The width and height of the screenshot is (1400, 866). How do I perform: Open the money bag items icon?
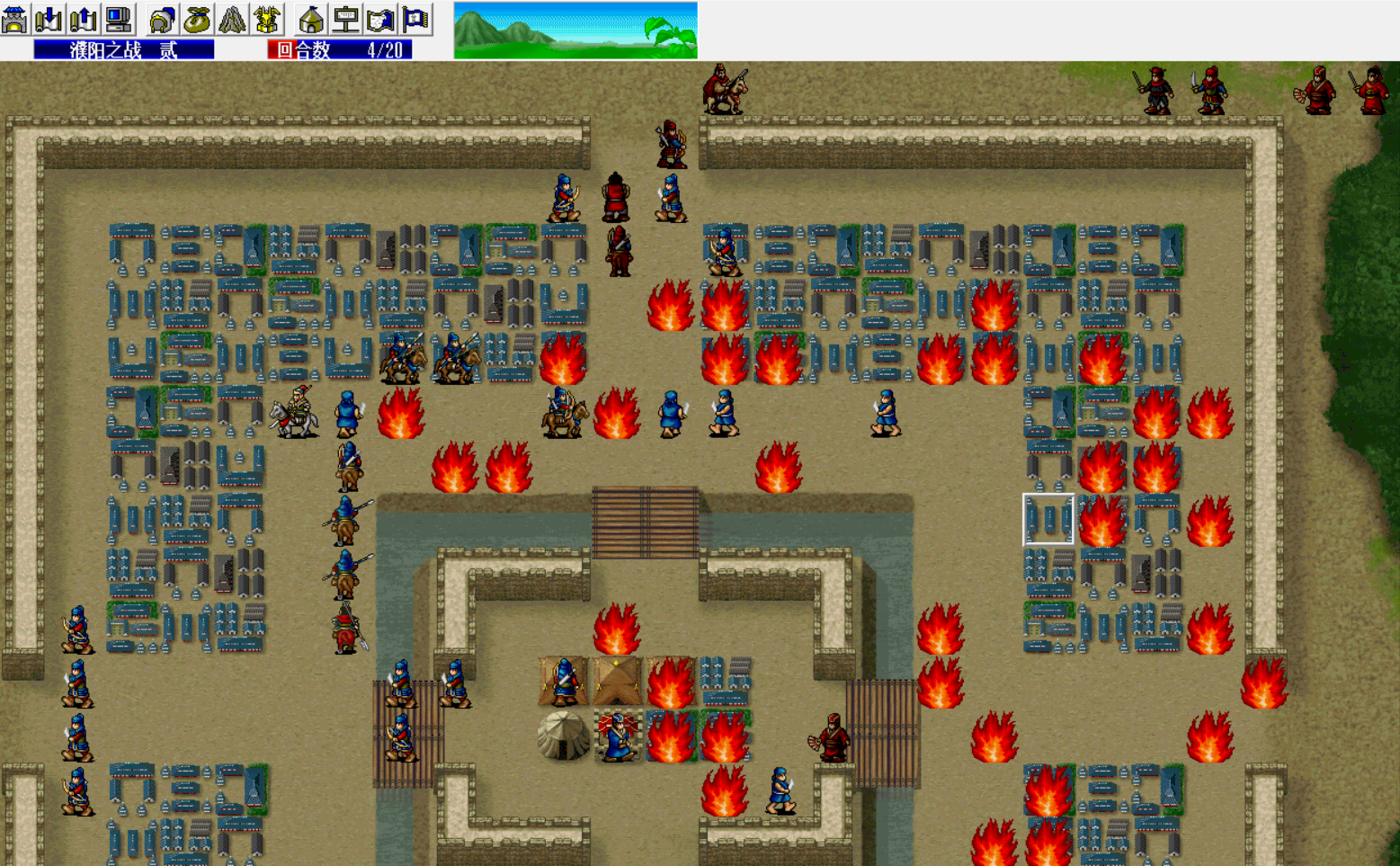coord(196,18)
